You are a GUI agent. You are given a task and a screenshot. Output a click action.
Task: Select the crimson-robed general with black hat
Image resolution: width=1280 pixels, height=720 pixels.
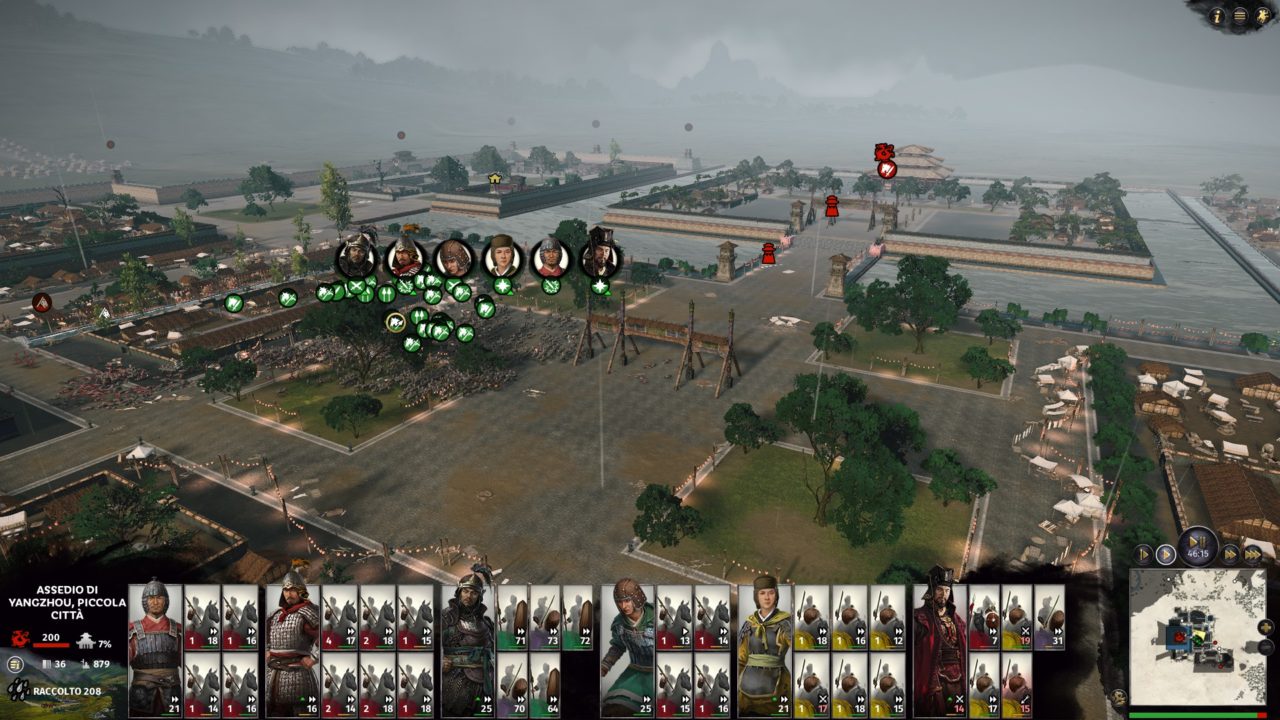click(940, 650)
